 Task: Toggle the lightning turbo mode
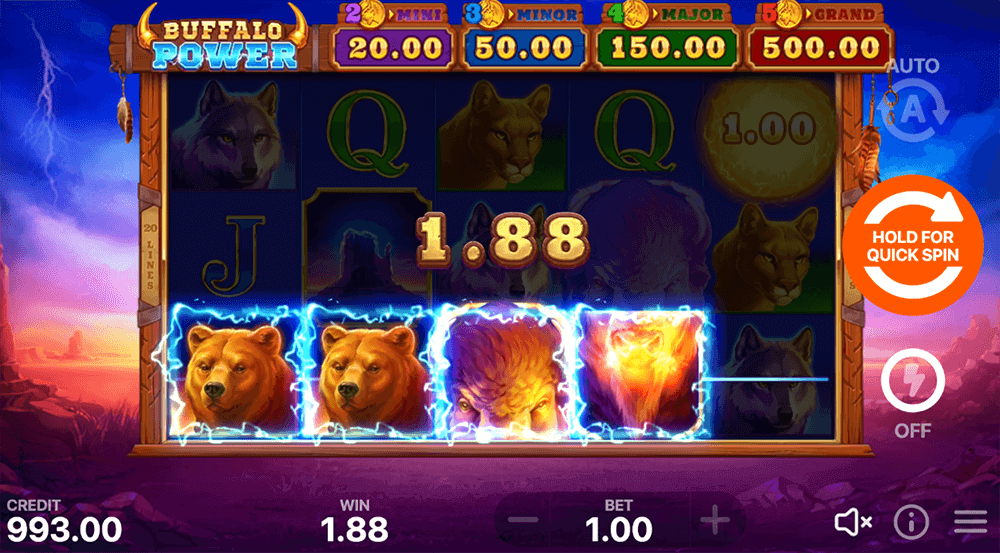(x=913, y=385)
